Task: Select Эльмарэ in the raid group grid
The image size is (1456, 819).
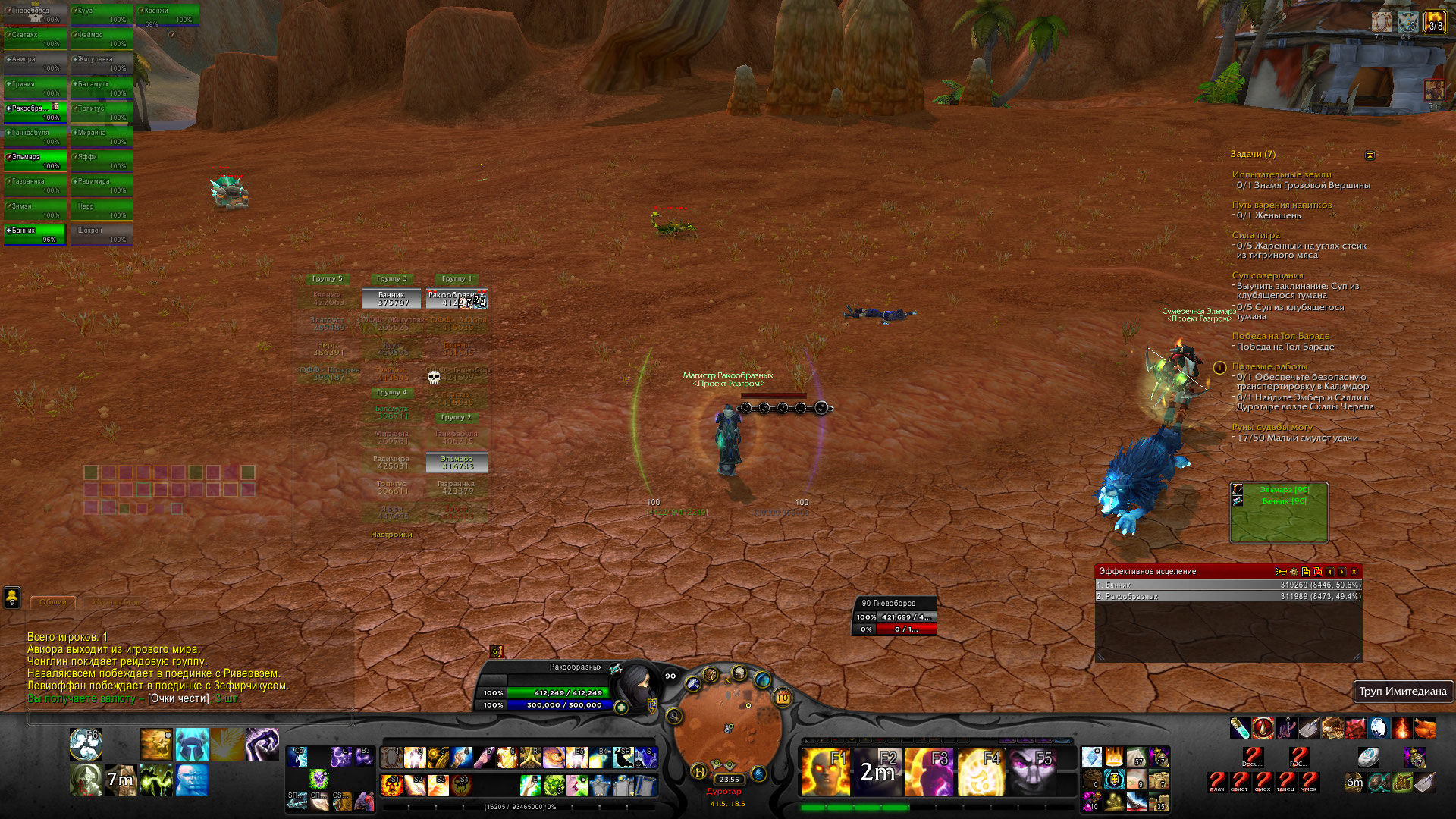Action: coord(457,463)
